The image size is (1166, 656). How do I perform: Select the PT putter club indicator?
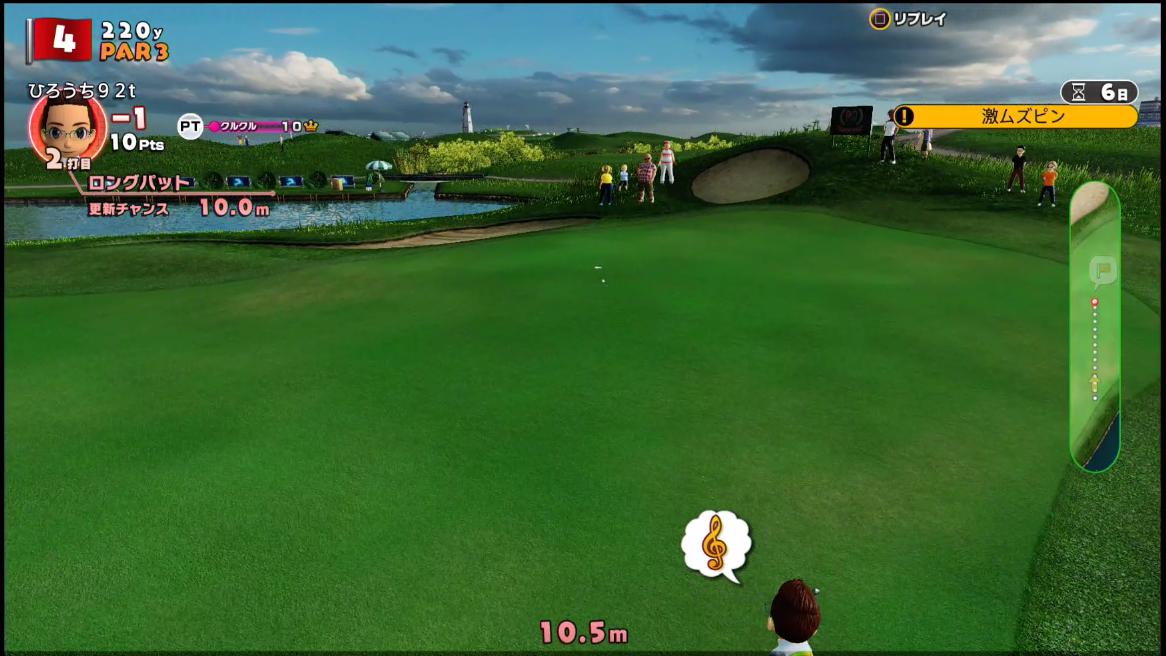point(190,126)
